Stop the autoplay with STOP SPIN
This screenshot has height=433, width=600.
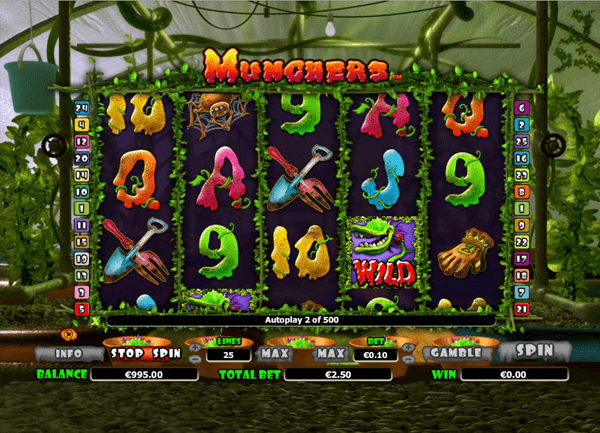coord(147,353)
